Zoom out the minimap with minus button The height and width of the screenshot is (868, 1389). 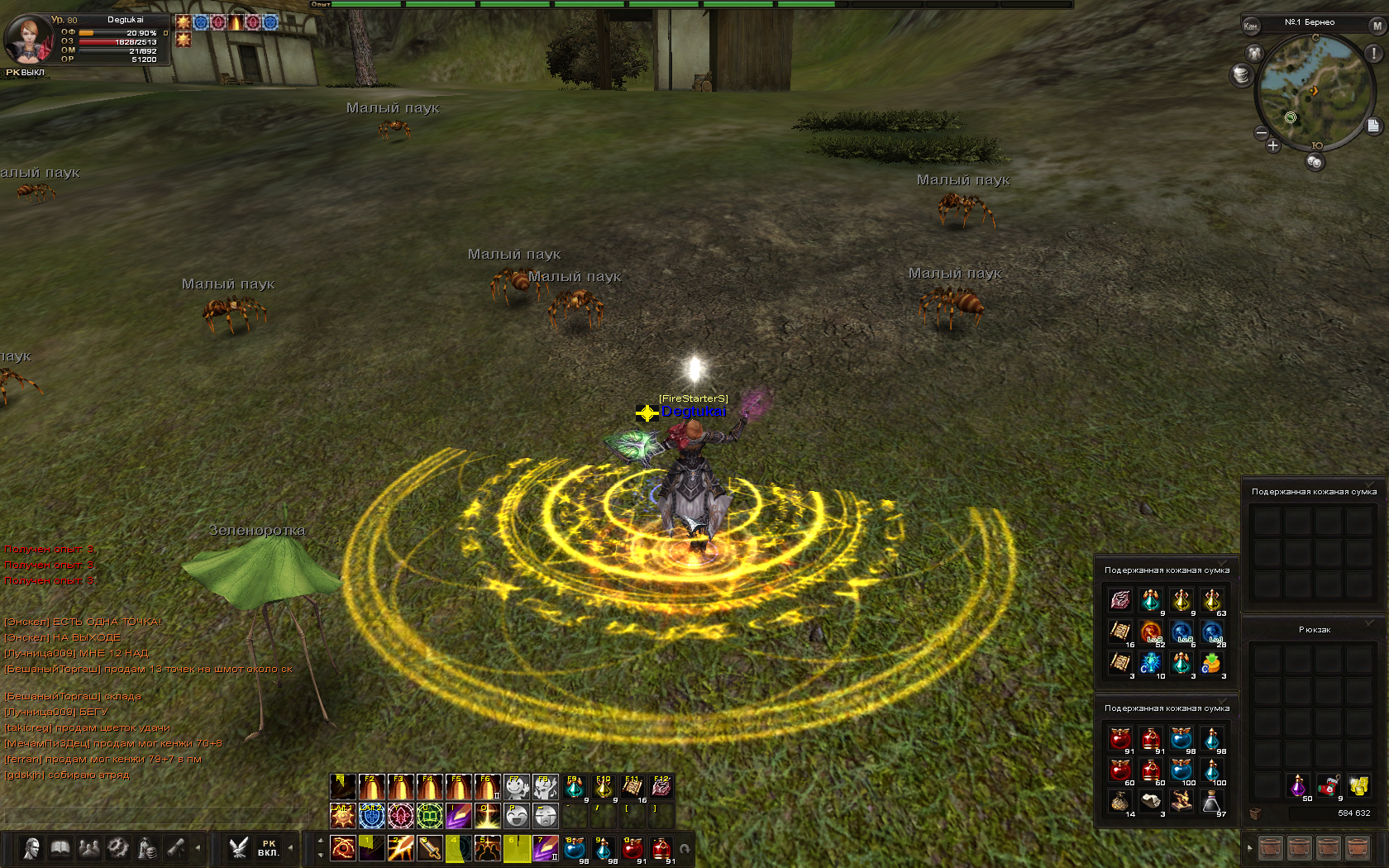click(1262, 132)
